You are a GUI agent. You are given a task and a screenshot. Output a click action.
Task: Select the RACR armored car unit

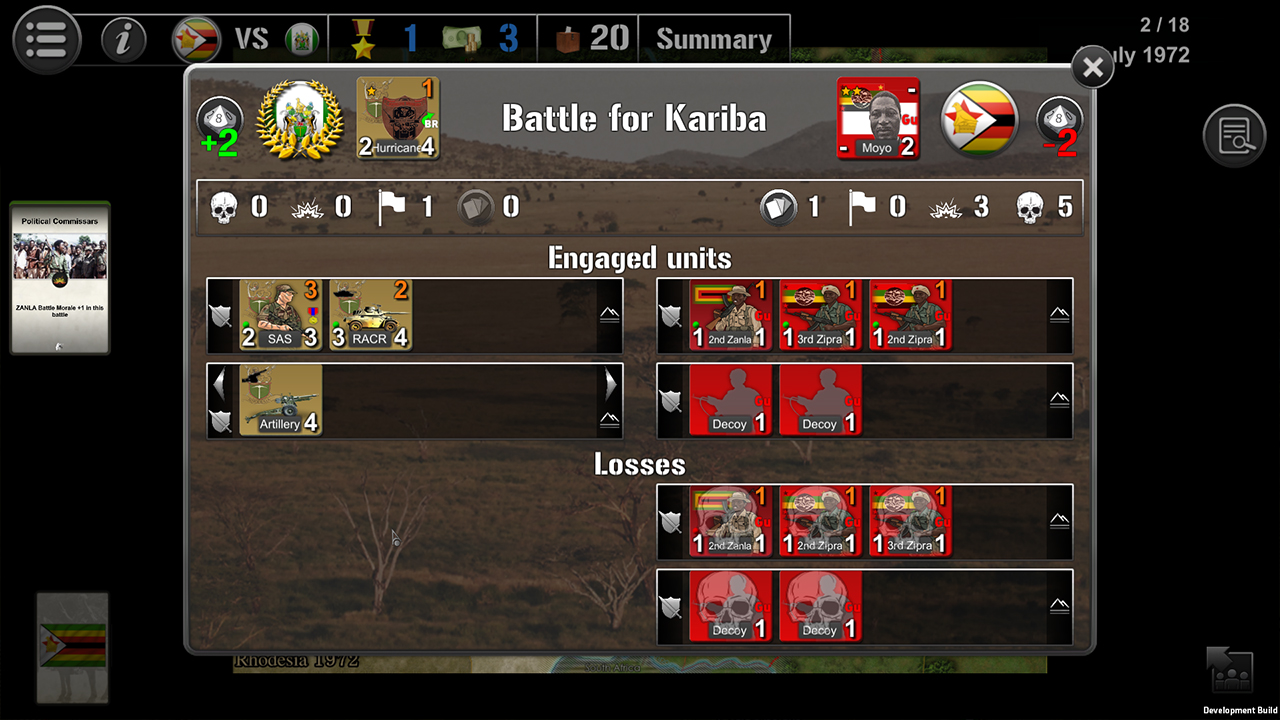click(368, 315)
